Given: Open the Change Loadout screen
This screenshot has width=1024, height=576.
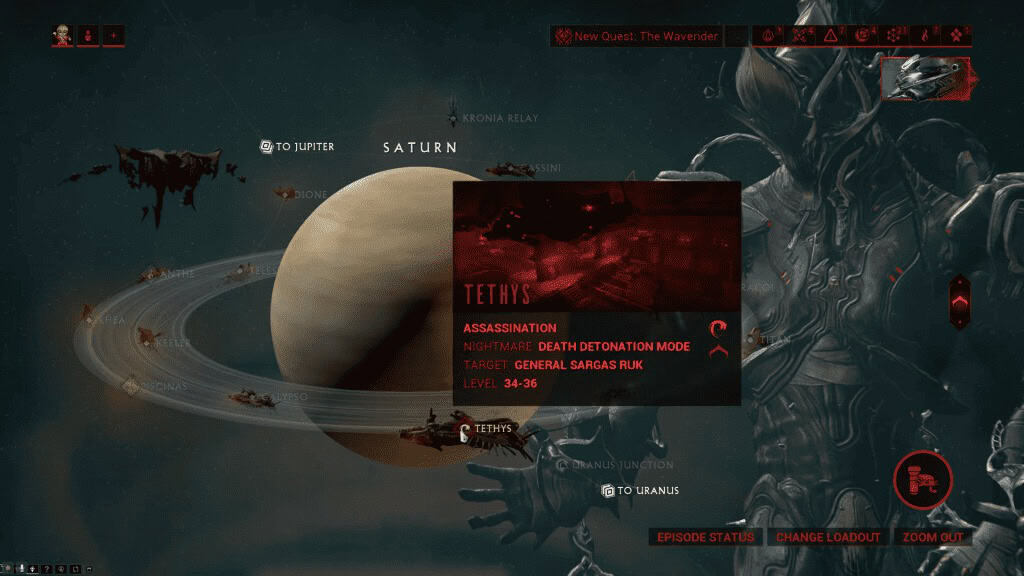Looking at the screenshot, I should pyautogui.click(x=828, y=537).
